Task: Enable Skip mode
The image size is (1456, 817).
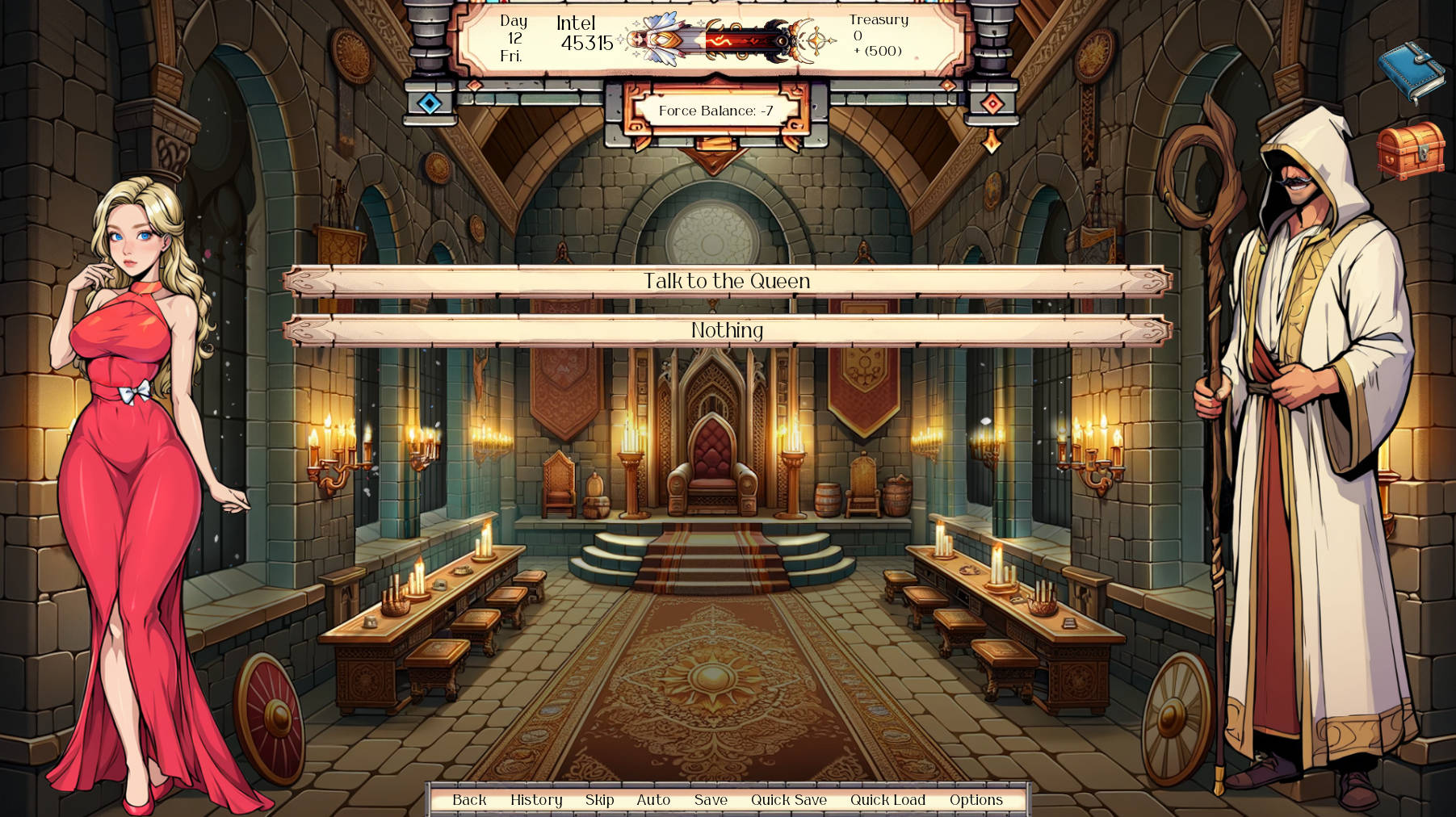Action: 598,800
